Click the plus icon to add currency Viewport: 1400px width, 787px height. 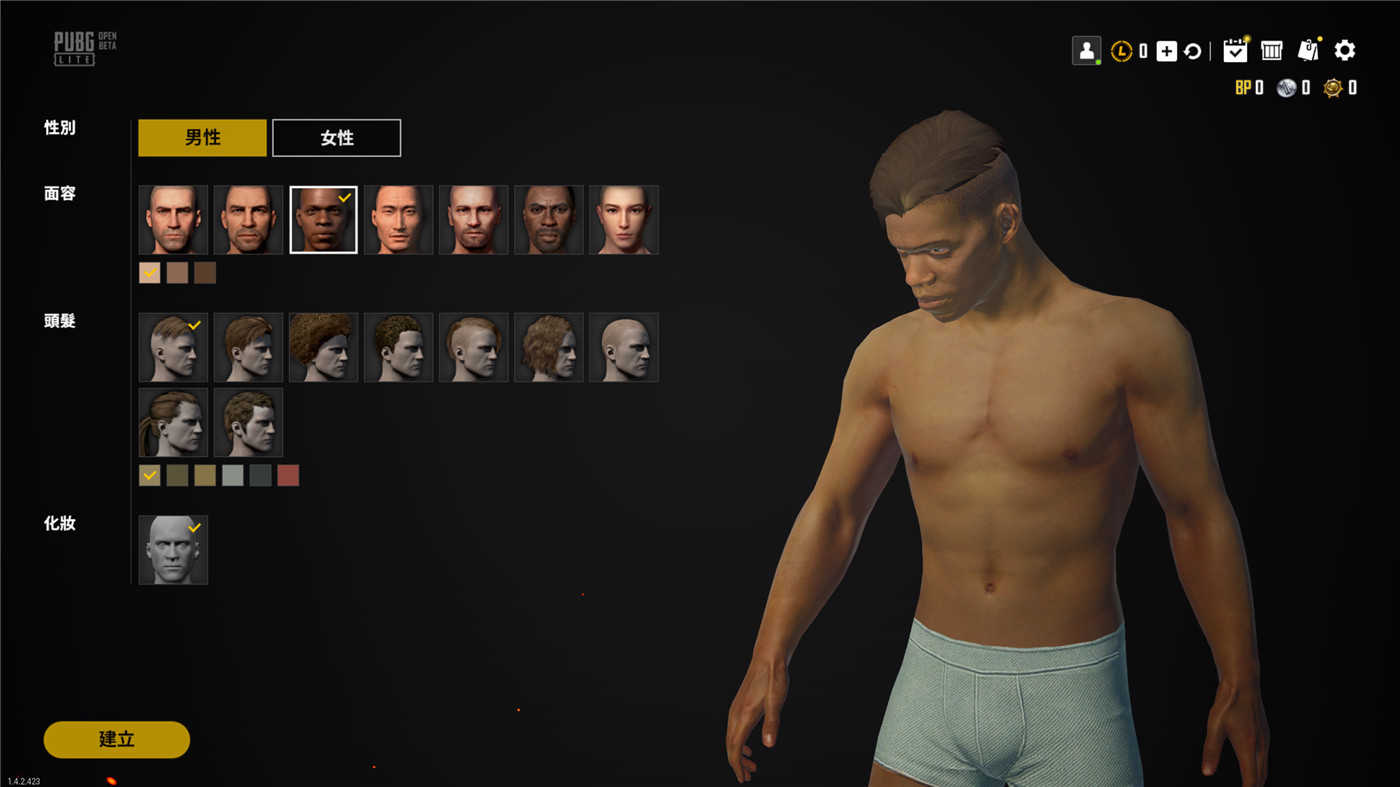tap(1166, 49)
